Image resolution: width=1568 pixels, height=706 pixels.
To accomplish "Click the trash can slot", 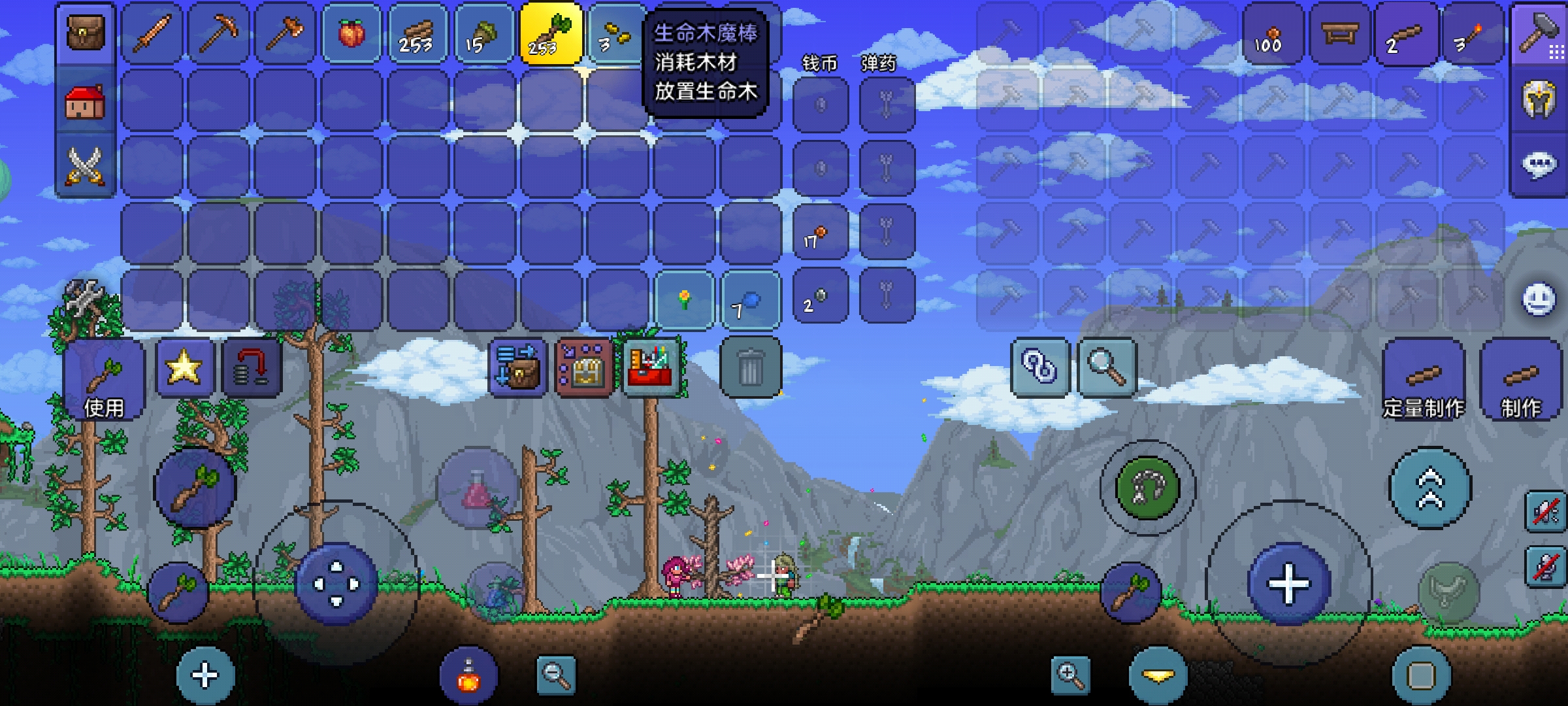I will 751,367.
